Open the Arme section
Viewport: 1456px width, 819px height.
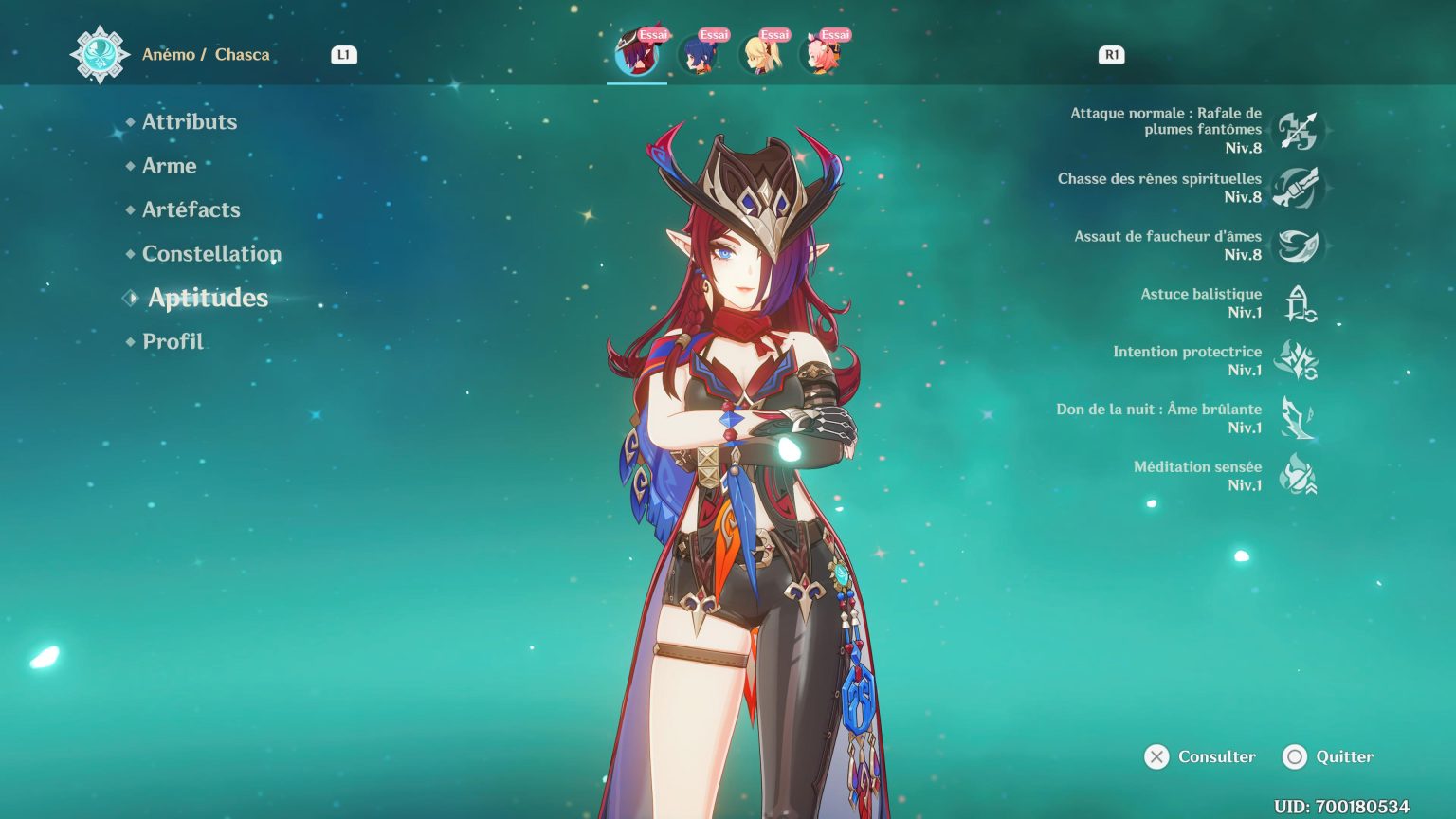pyautogui.click(x=169, y=166)
